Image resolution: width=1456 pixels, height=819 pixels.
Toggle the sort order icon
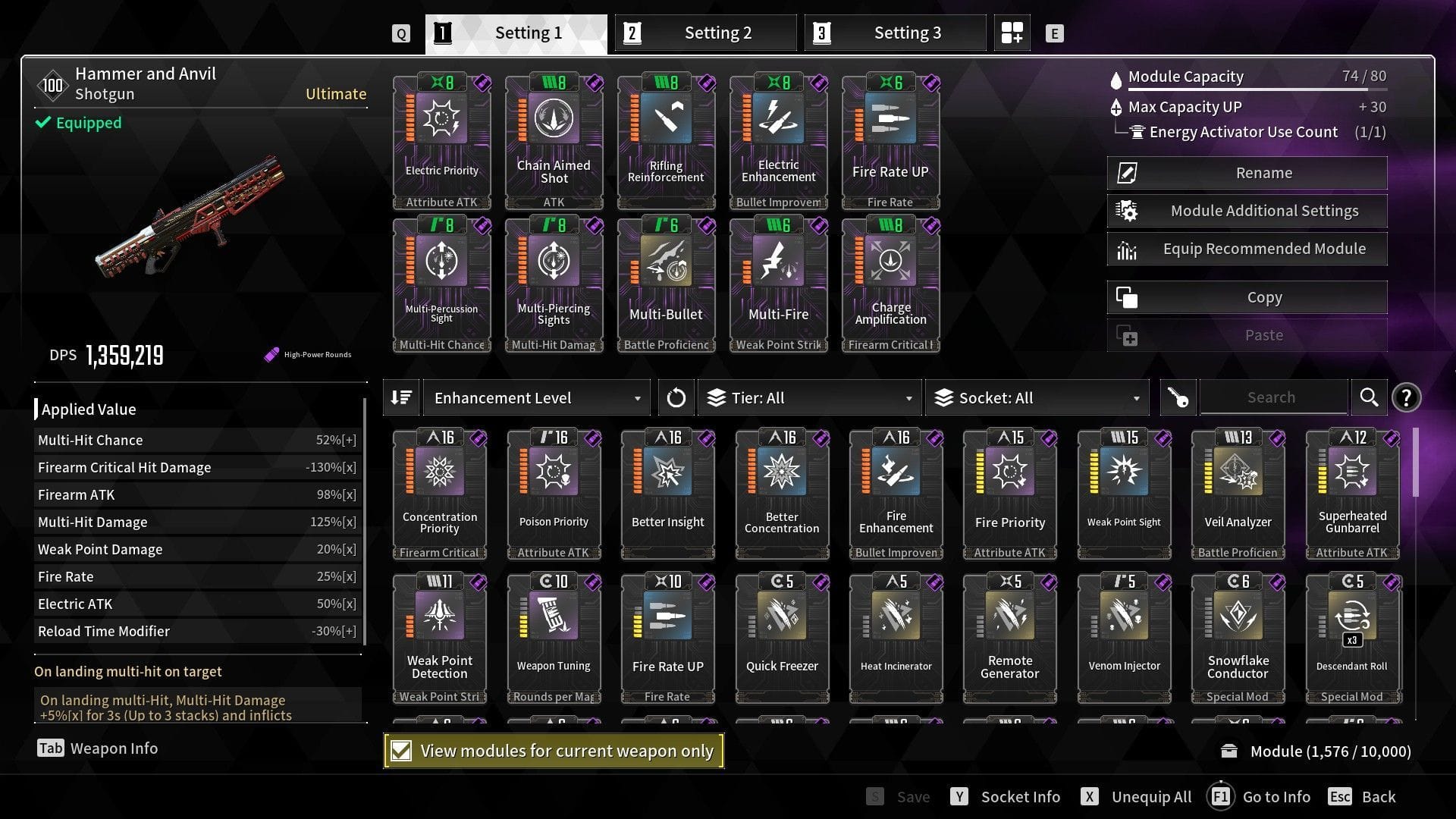point(401,397)
